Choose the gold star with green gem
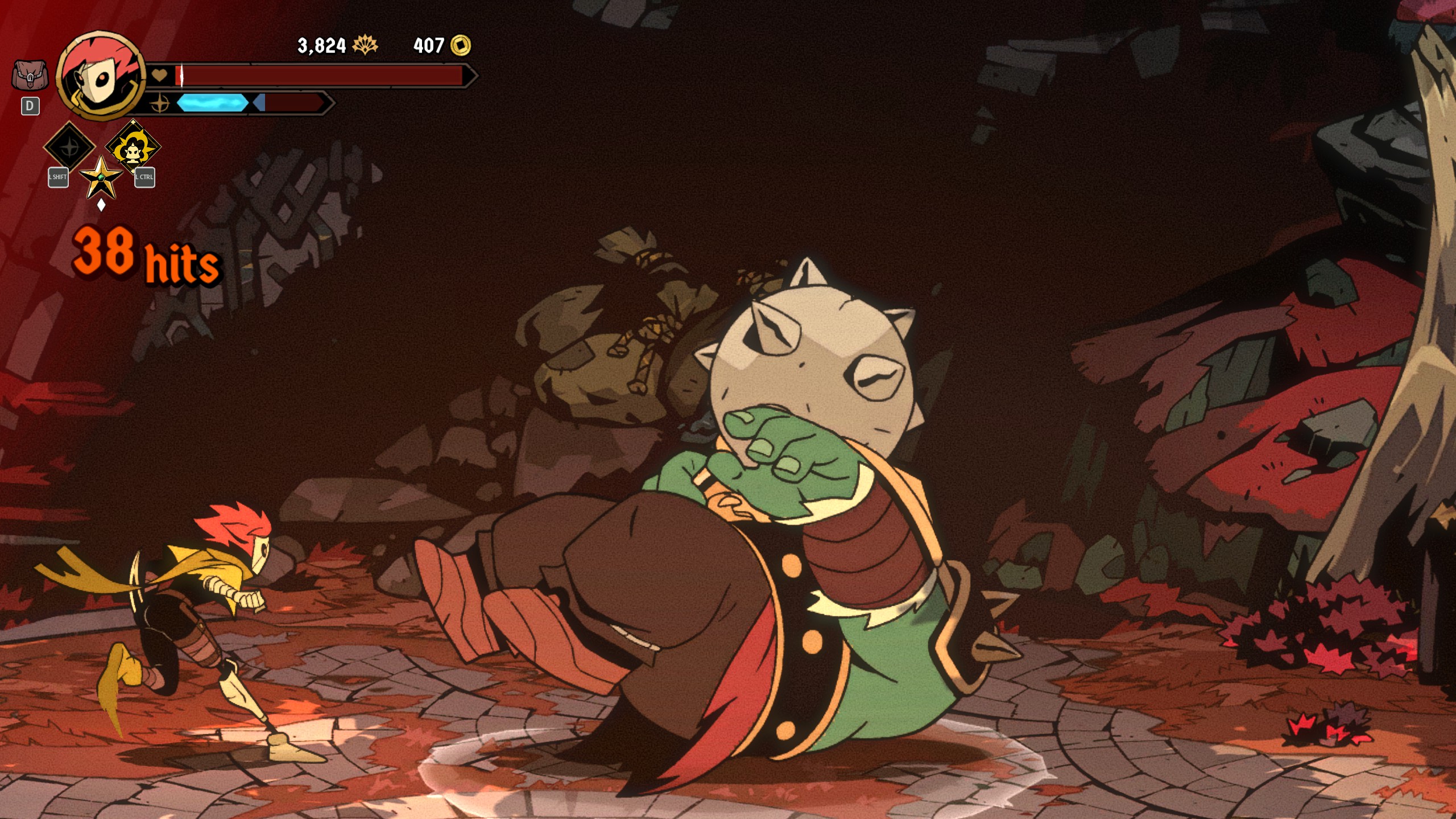Screen dimensions: 1456x819 [101, 177]
